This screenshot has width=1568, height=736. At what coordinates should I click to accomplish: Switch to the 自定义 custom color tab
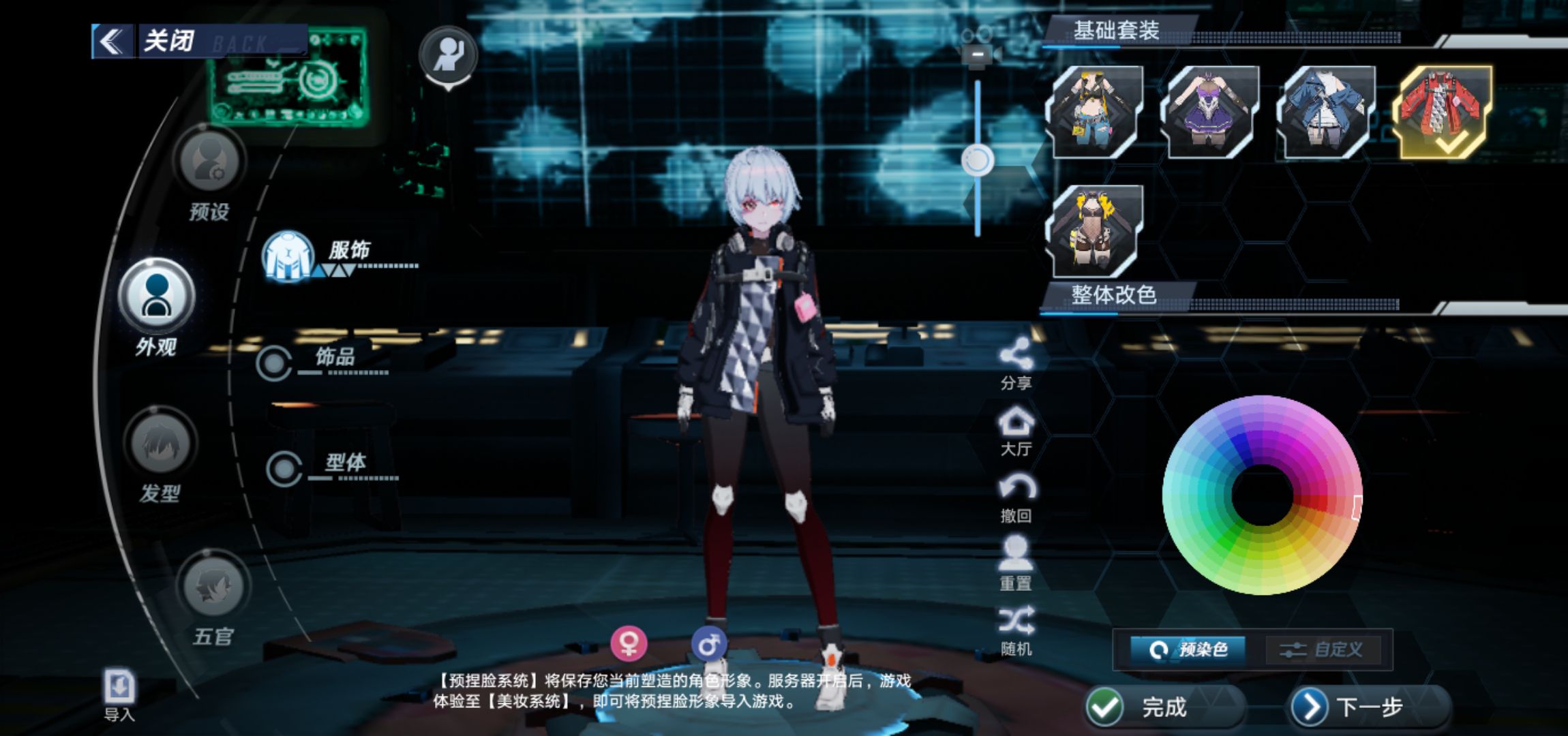[1323, 649]
